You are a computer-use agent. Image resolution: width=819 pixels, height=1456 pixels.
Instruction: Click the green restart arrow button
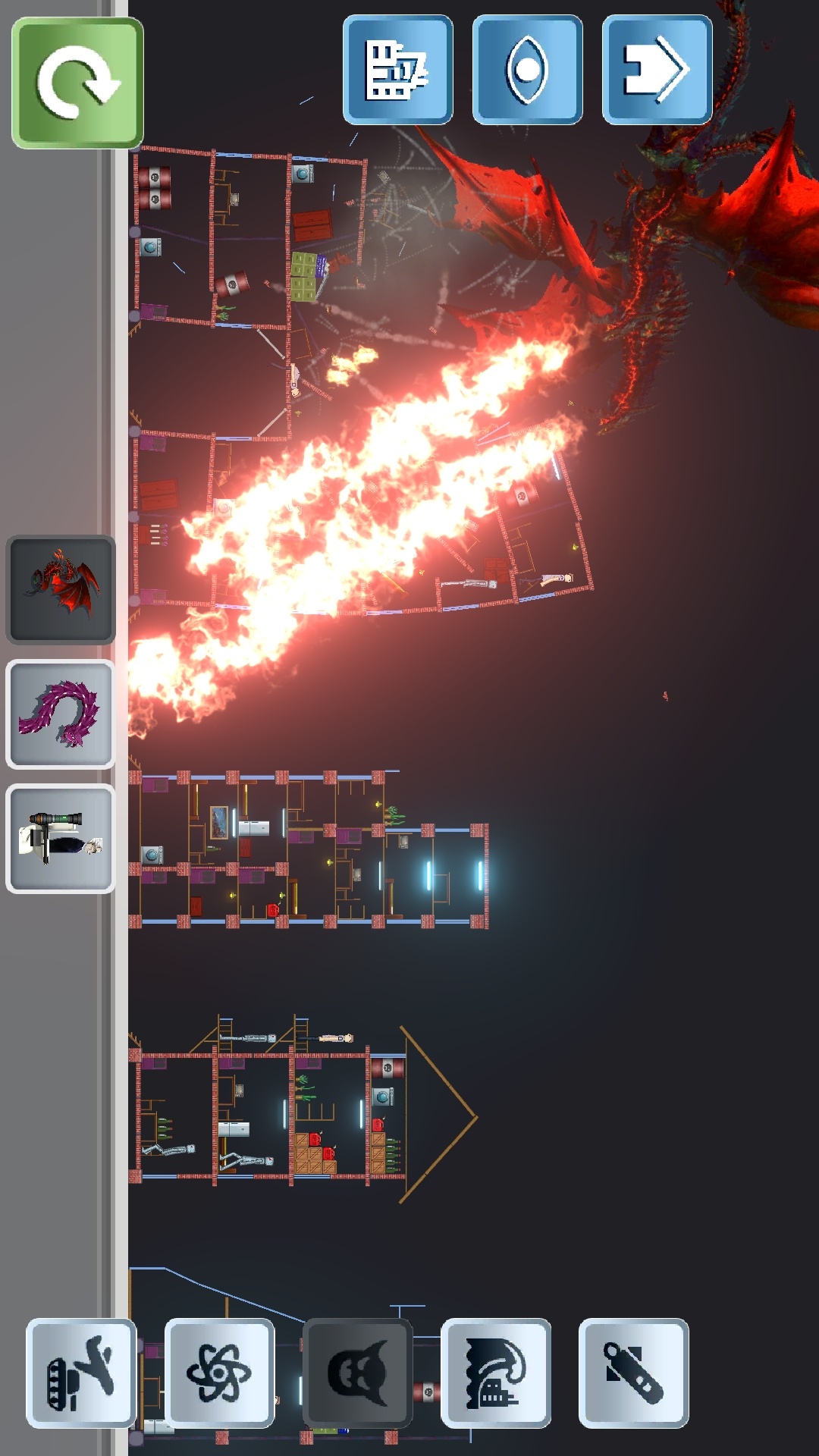pos(77,83)
